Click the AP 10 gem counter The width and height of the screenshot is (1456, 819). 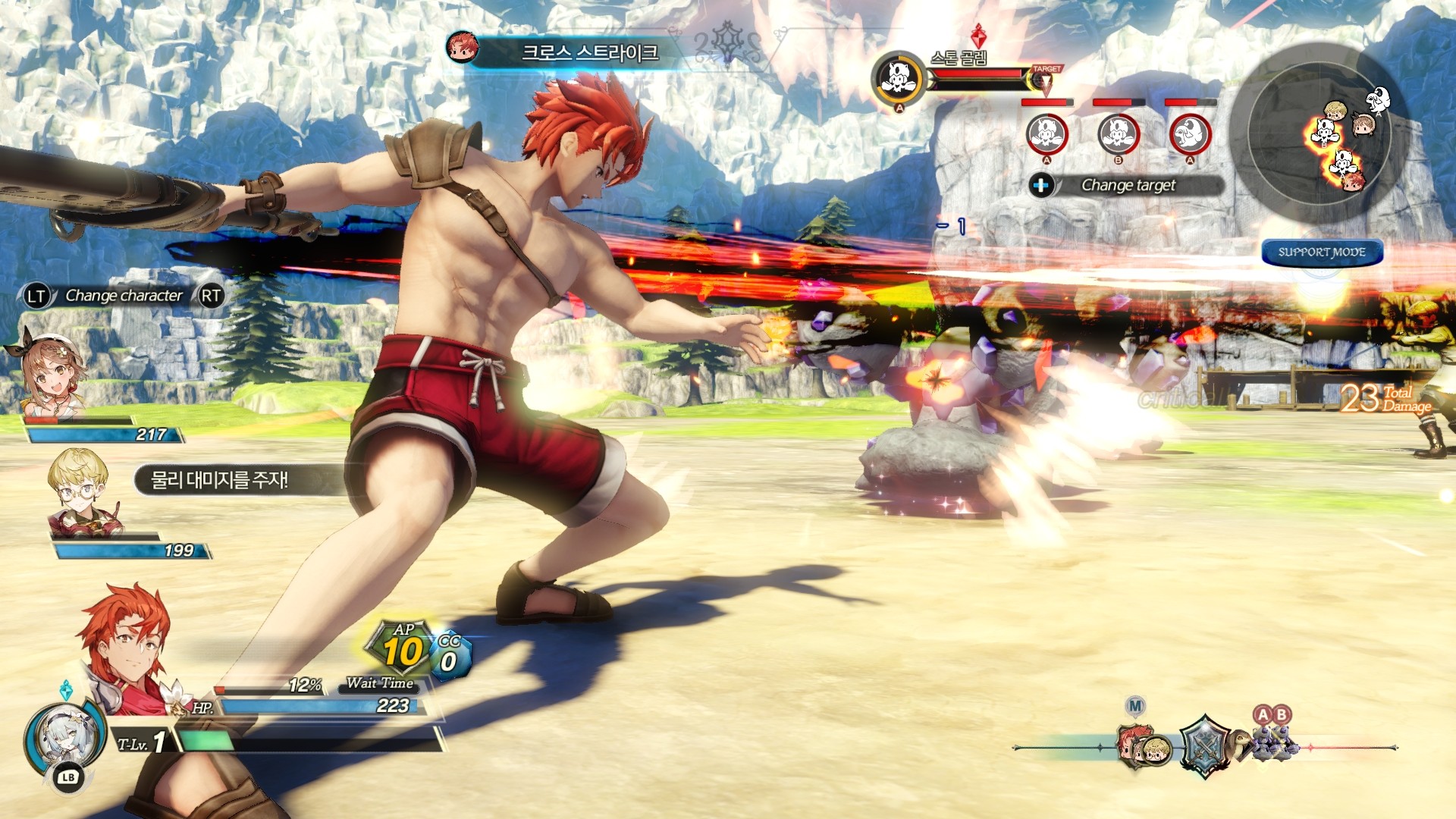[402, 648]
